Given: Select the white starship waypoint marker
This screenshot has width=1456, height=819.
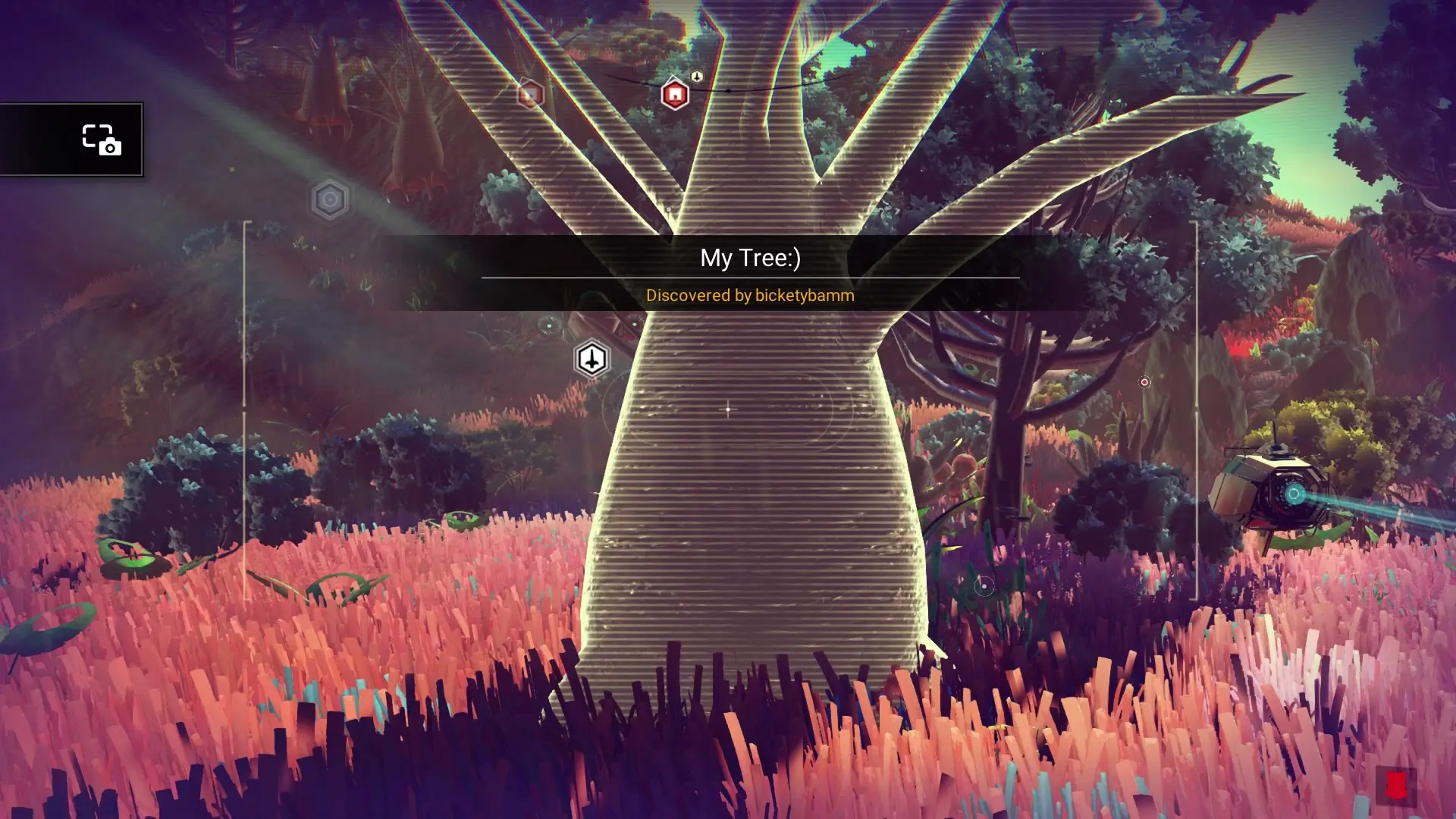Looking at the screenshot, I should (591, 359).
